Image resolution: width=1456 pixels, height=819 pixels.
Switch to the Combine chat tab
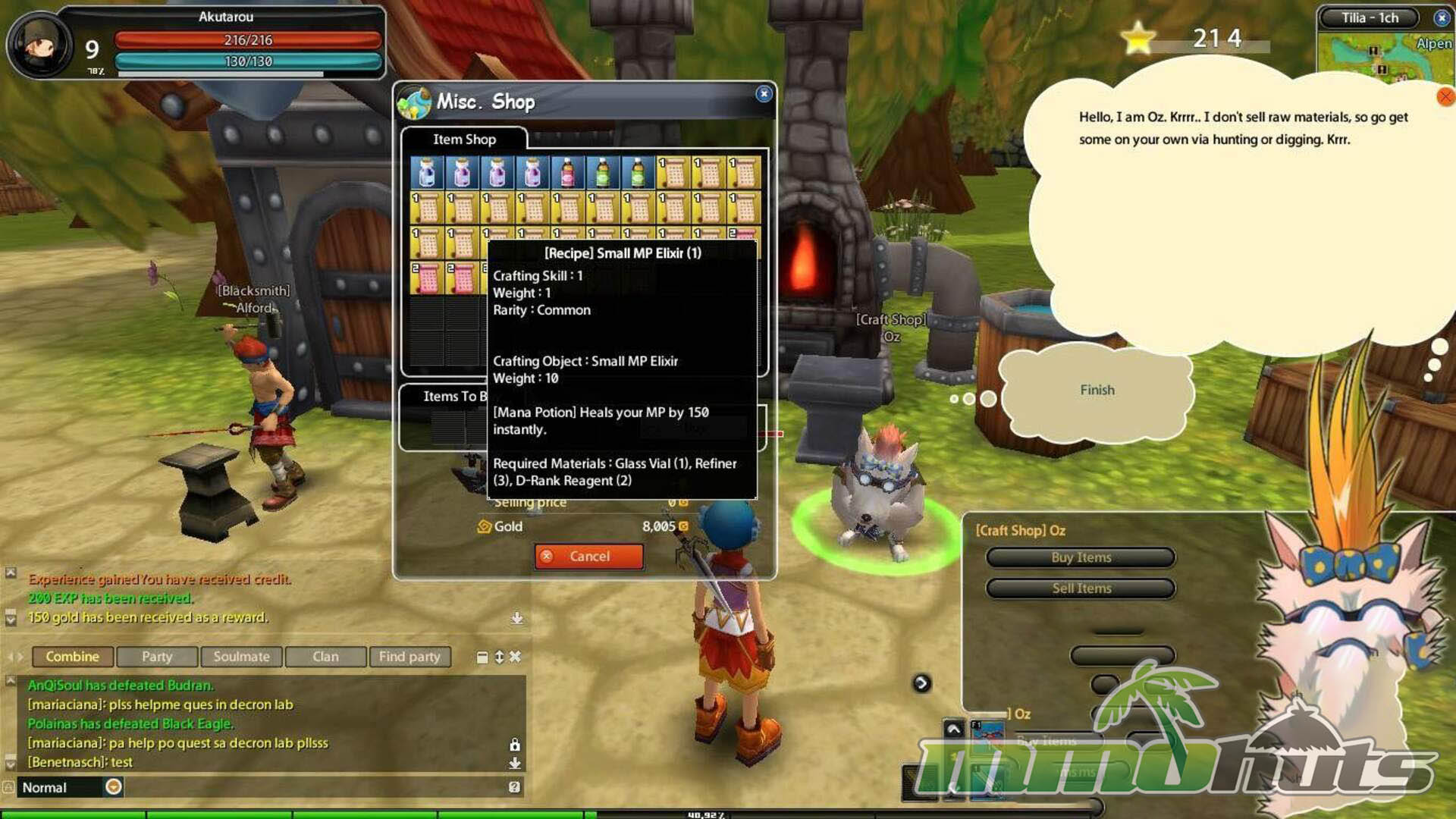[72, 657]
